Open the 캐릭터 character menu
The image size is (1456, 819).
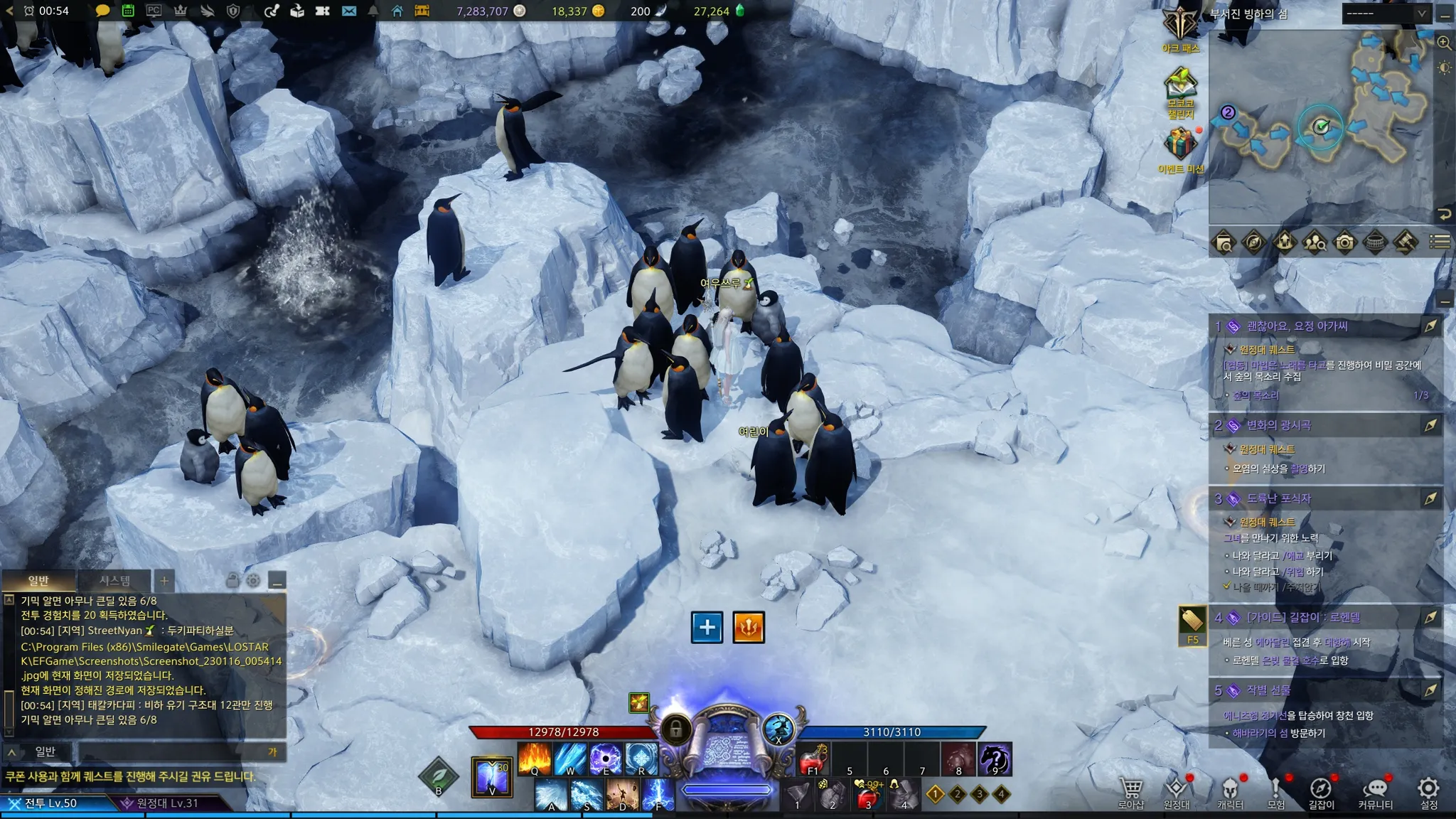tap(1230, 789)
